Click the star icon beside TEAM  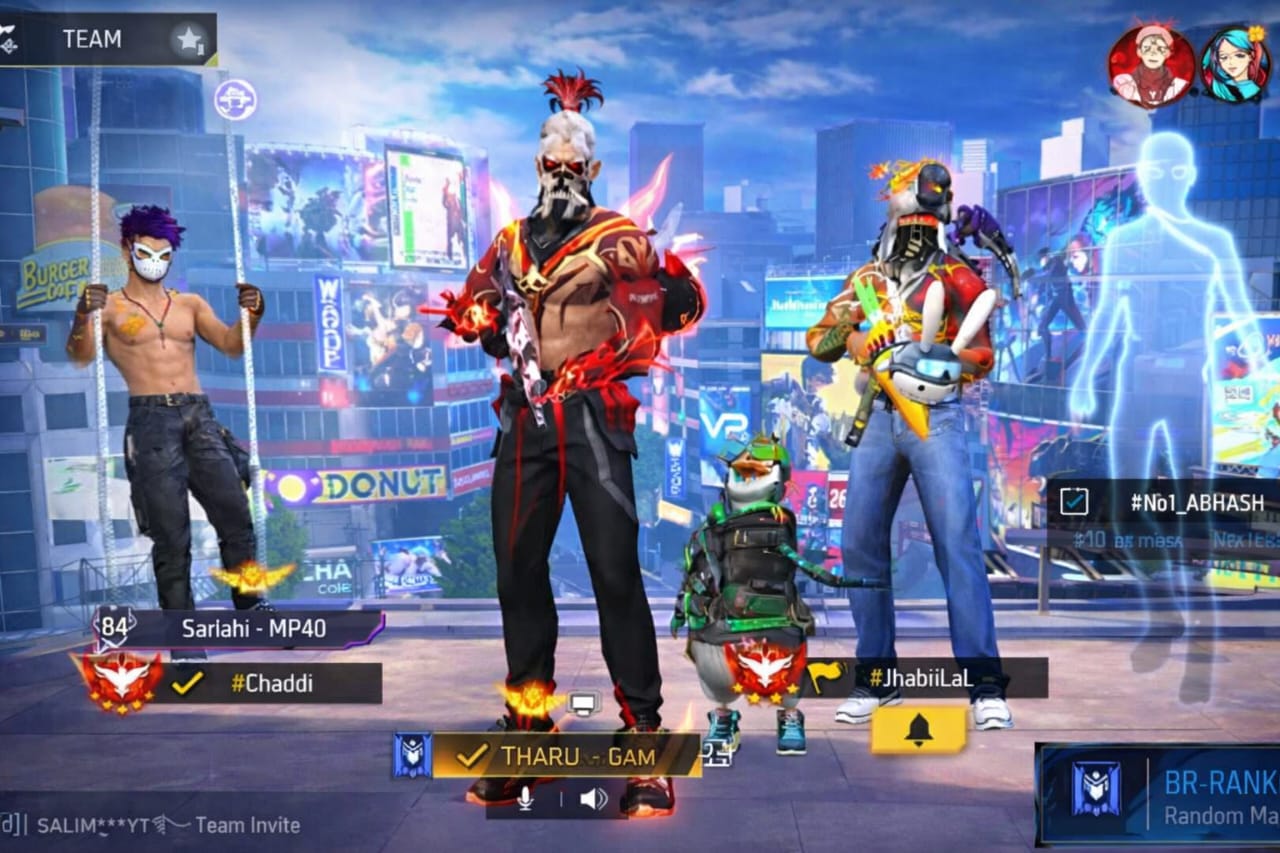click(188, 40)
